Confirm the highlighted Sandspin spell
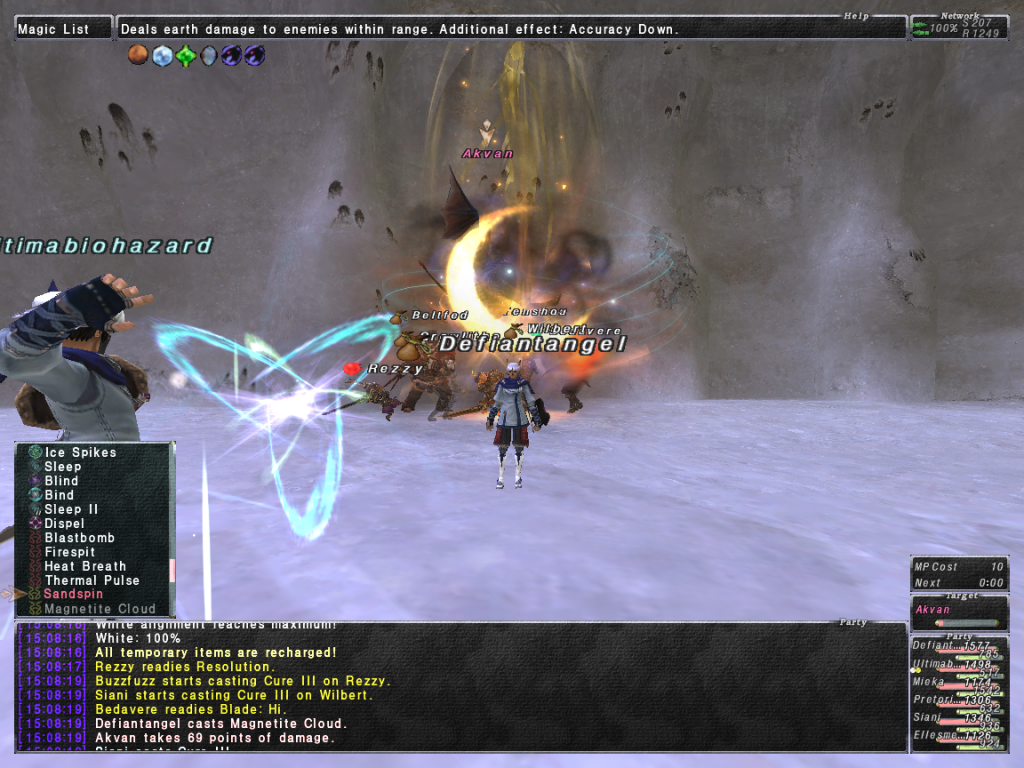The height and width of the screenshot is (768, 1024). pyautogui.click(x=73, y=594)
